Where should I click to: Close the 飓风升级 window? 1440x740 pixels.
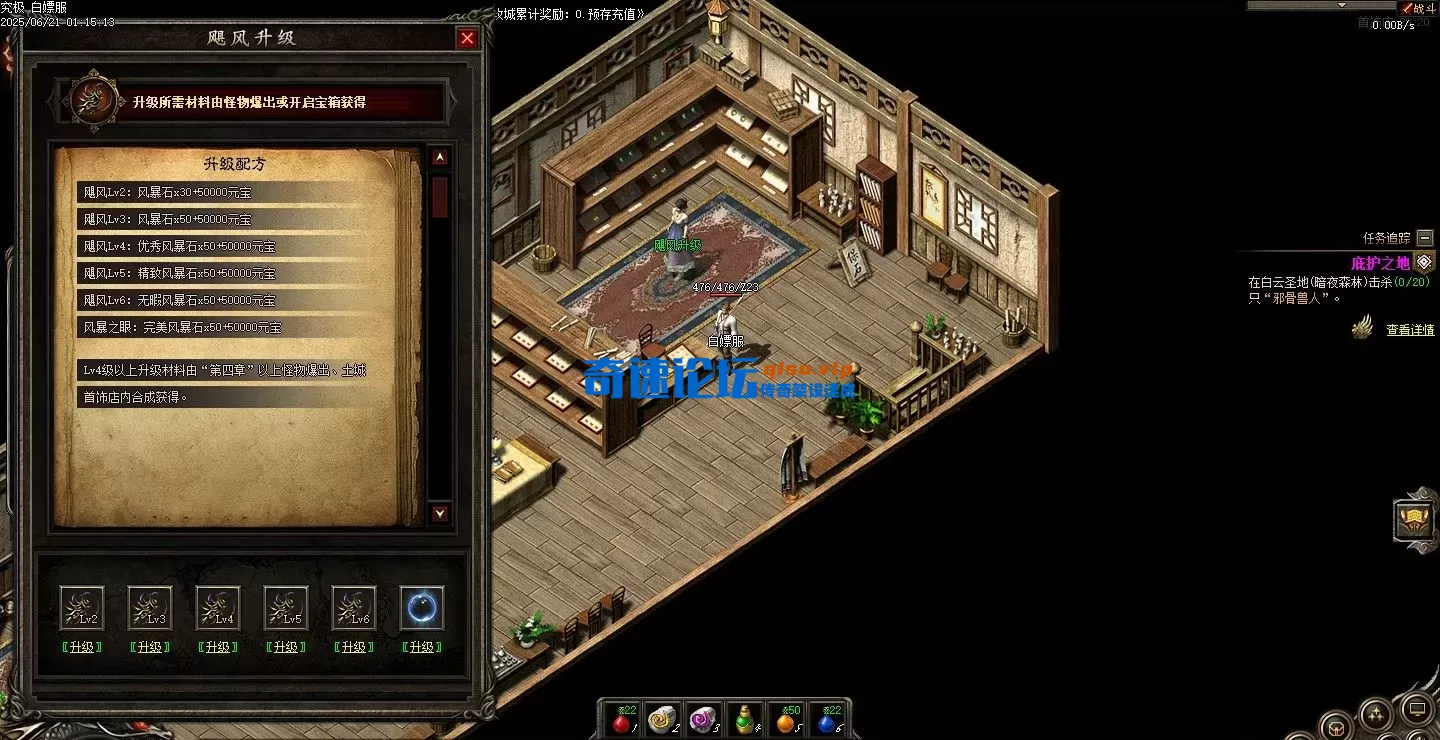tap(467, 39)
